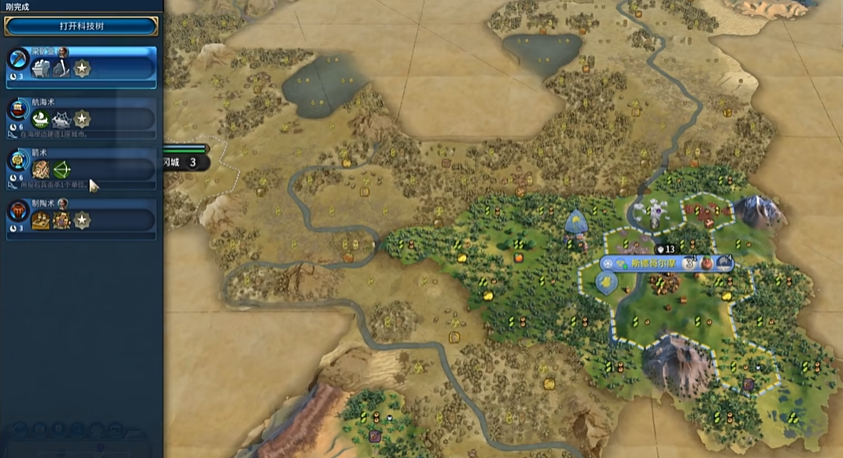Research 箭术 (Archery) from the list
843x458 pixels.
pyautogui.click(x=81, y=166)
